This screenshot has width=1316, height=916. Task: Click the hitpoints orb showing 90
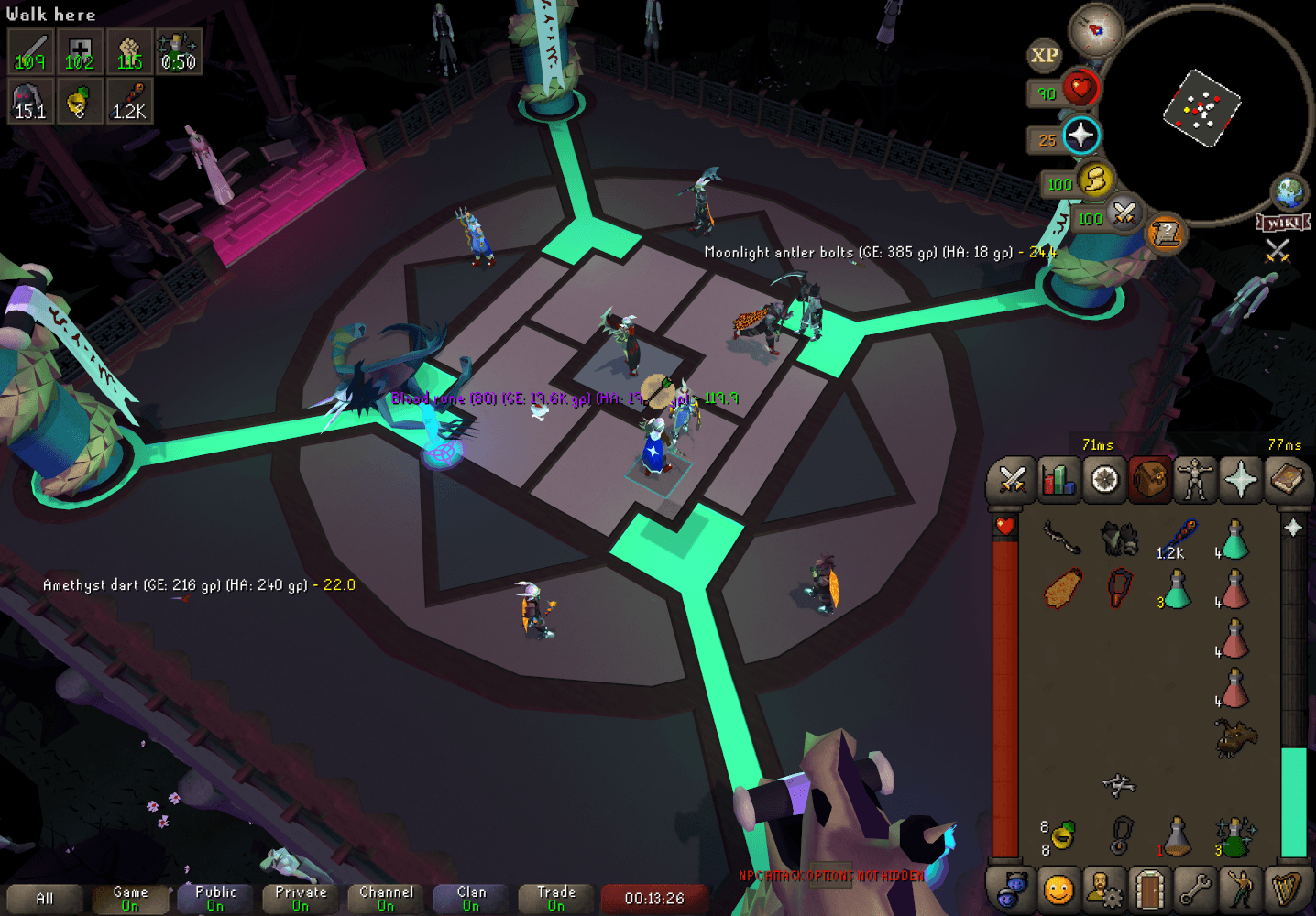(1080, 88)
